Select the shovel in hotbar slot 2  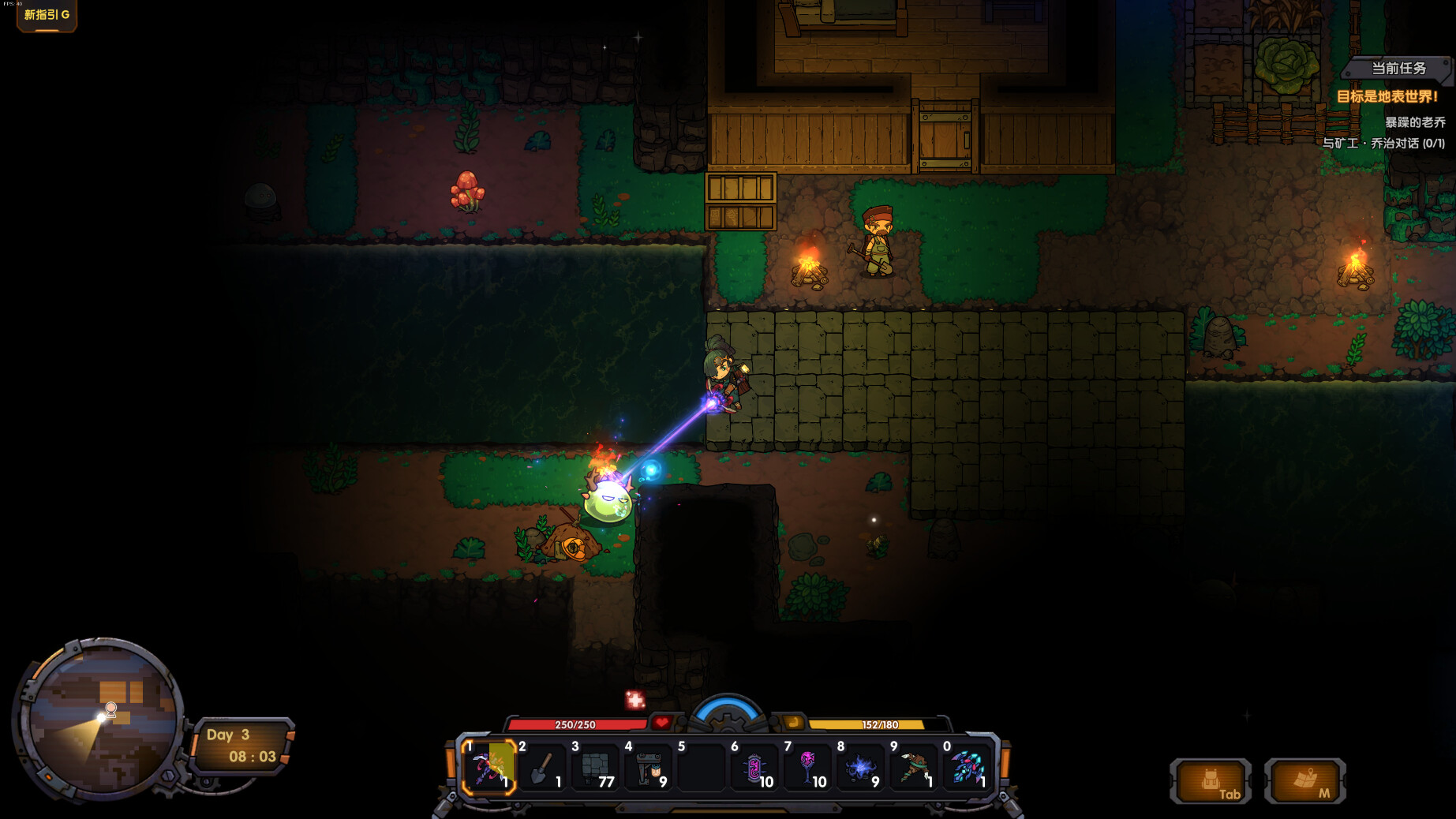(543, 767)
